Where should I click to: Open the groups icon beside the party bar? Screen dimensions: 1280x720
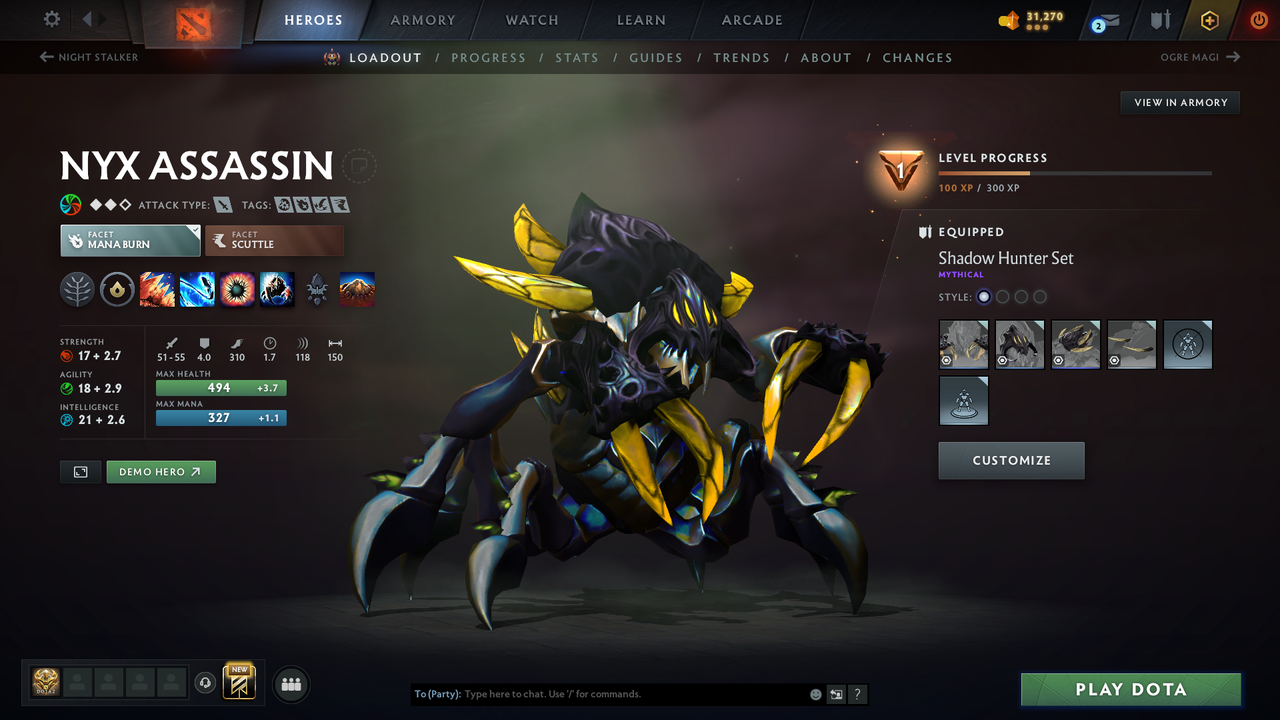pyautogui.click(x=290, y=684)
